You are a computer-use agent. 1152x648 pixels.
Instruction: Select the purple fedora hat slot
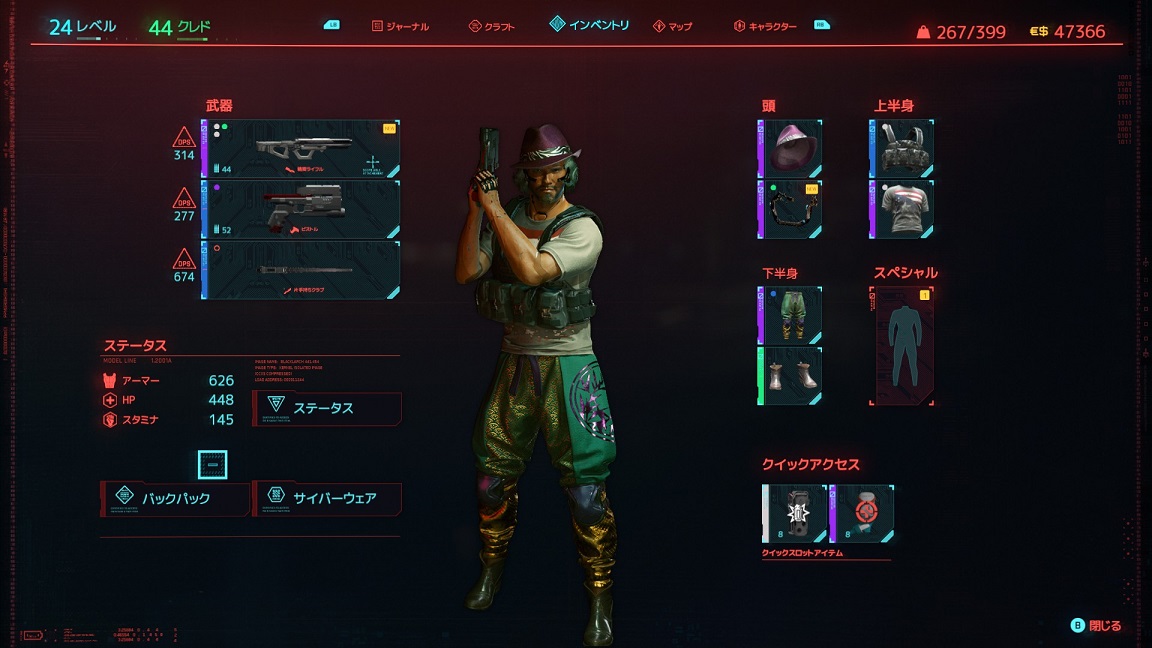pos(790,148)
